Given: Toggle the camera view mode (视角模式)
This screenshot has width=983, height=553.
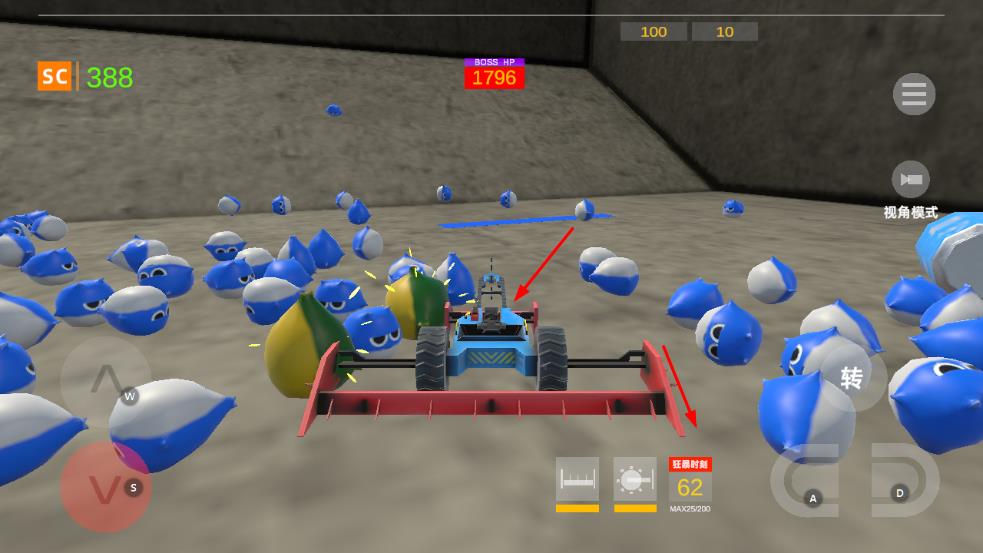Looking at the screenshot, I should (910, 180).
